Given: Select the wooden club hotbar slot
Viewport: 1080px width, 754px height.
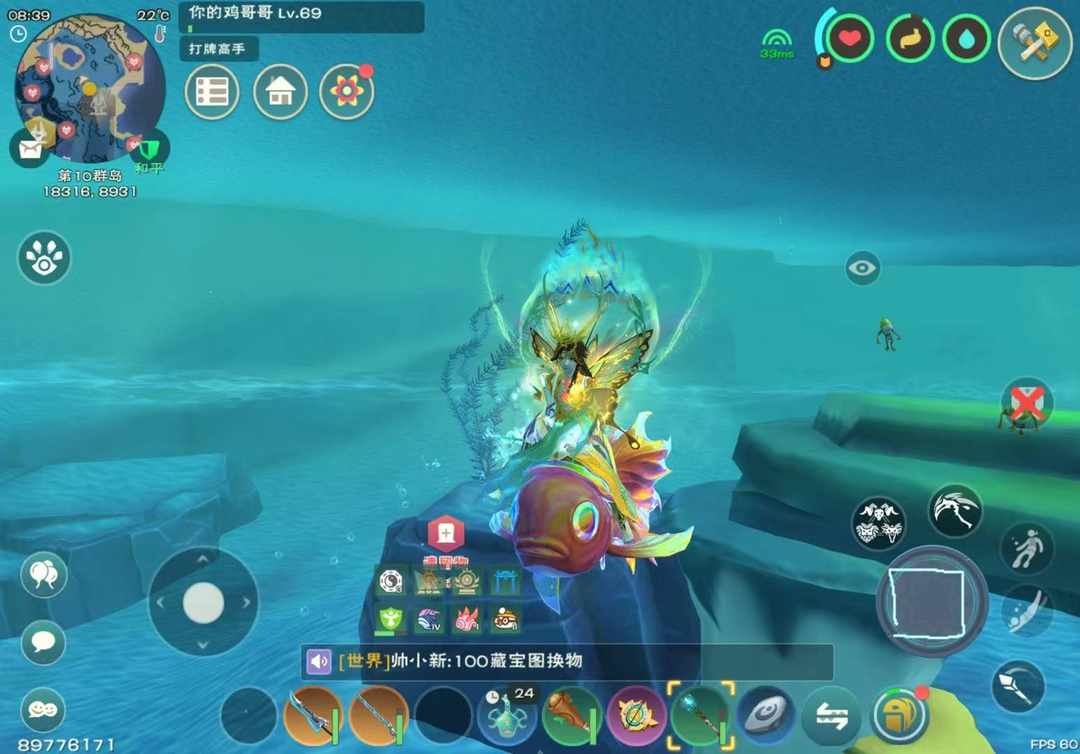Looking at the screenshot, I should [x=571, y=715].
